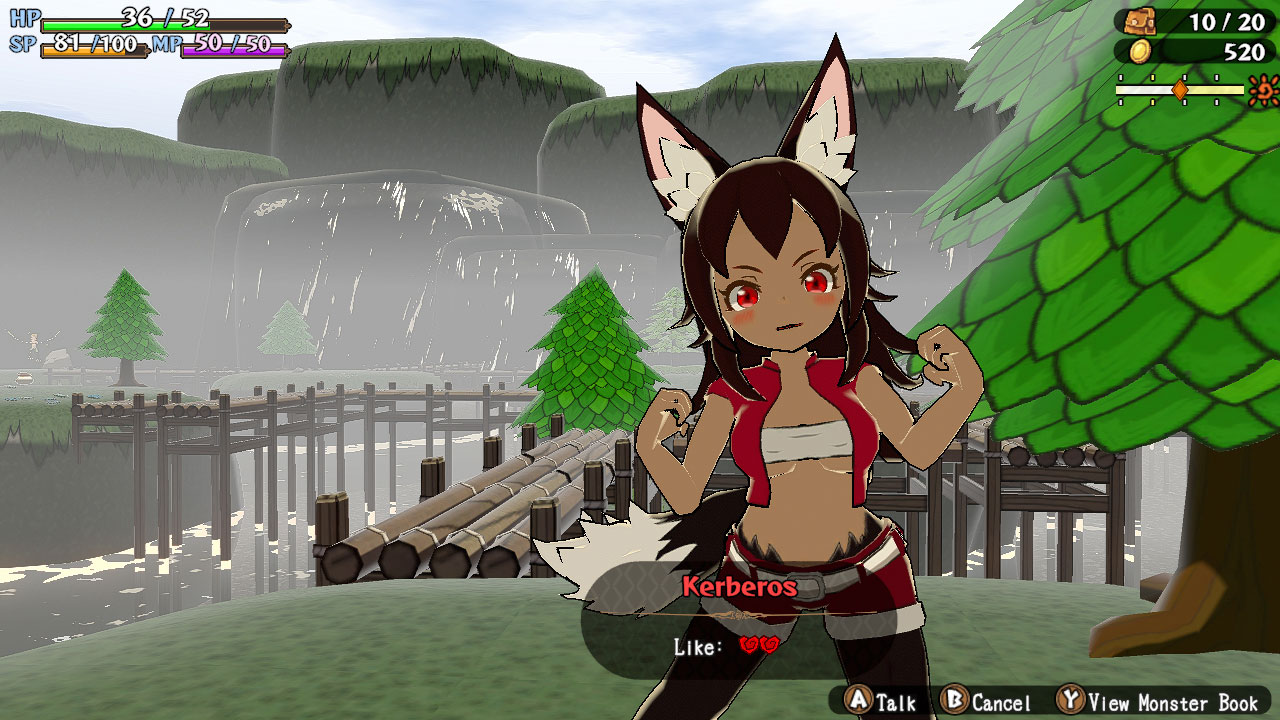
Task: Select the orange diamond time-of-day marker
Action: (1180, 89)
